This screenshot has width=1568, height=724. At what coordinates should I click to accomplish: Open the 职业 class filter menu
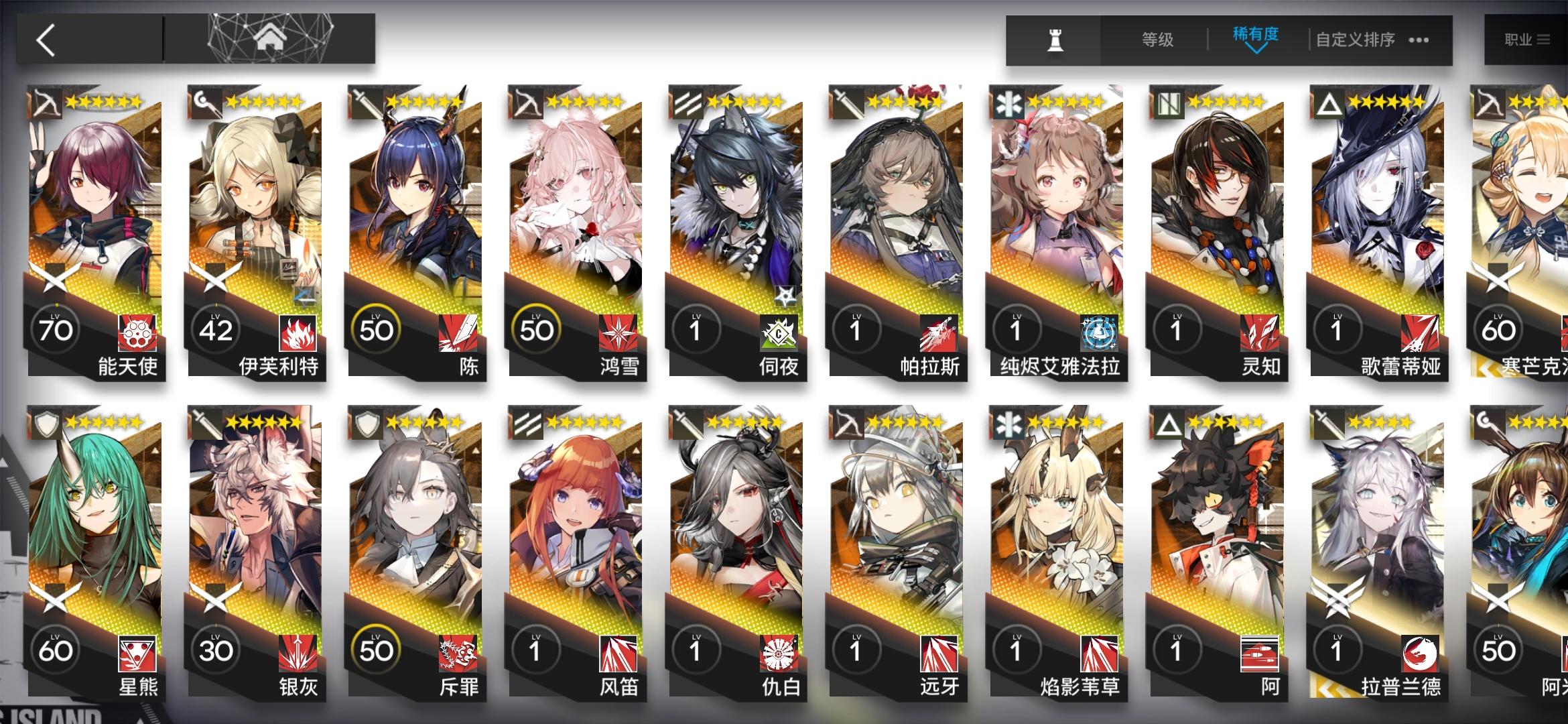(x=1528, y=39)
